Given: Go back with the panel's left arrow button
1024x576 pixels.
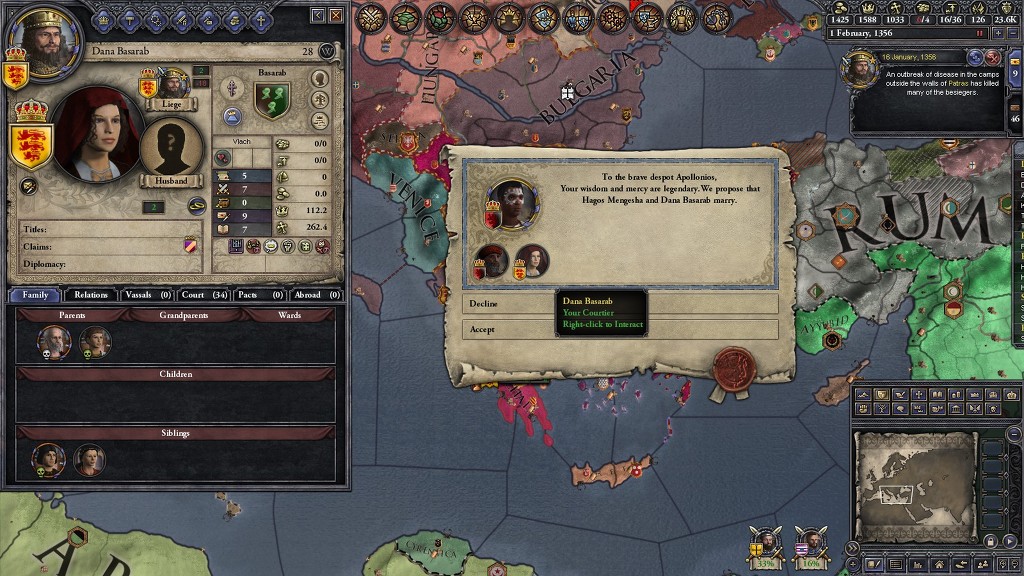Looking at the screenshot, I should [317, 15].
